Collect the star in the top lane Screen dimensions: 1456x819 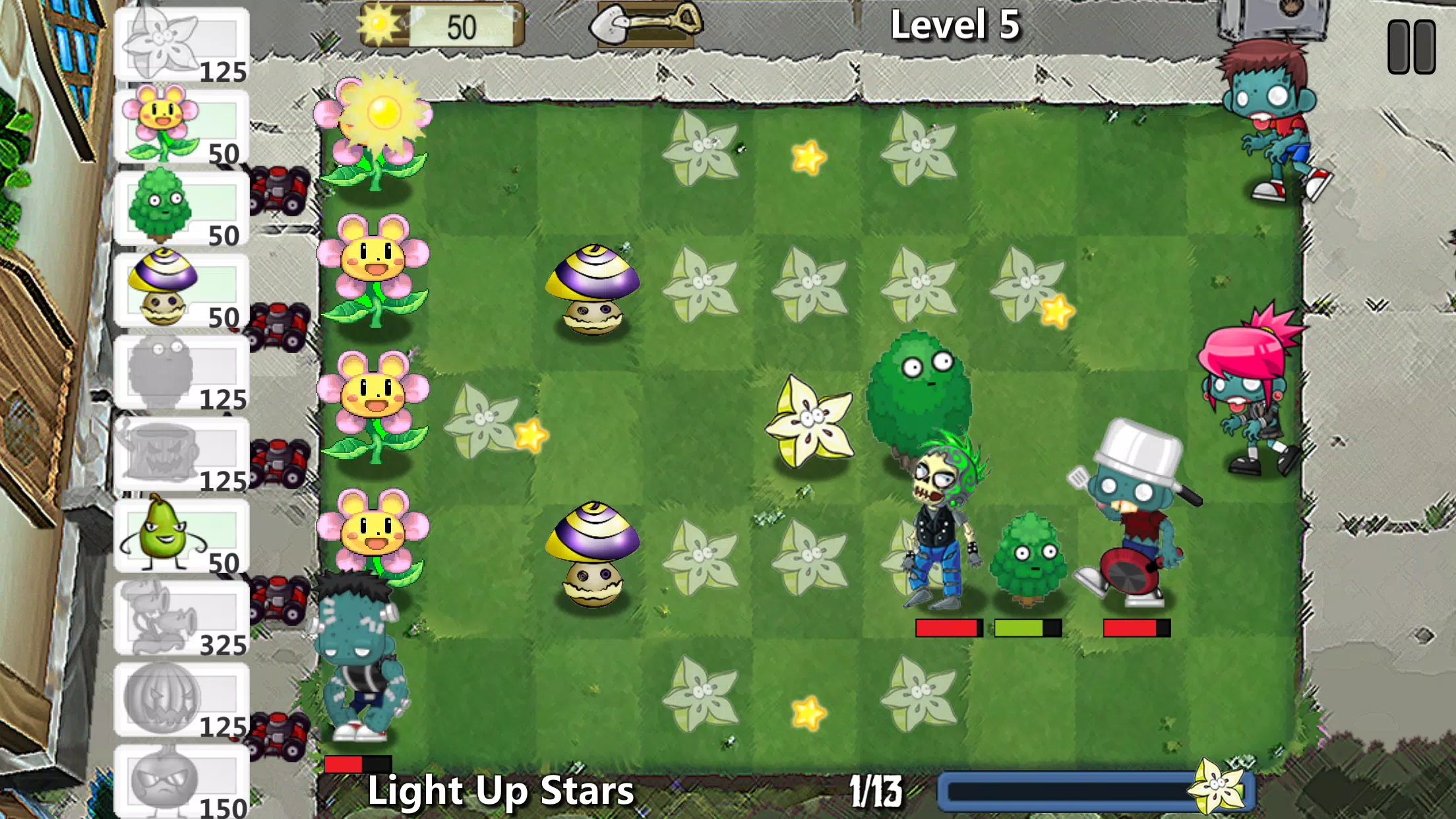click(x=808, y=156)
